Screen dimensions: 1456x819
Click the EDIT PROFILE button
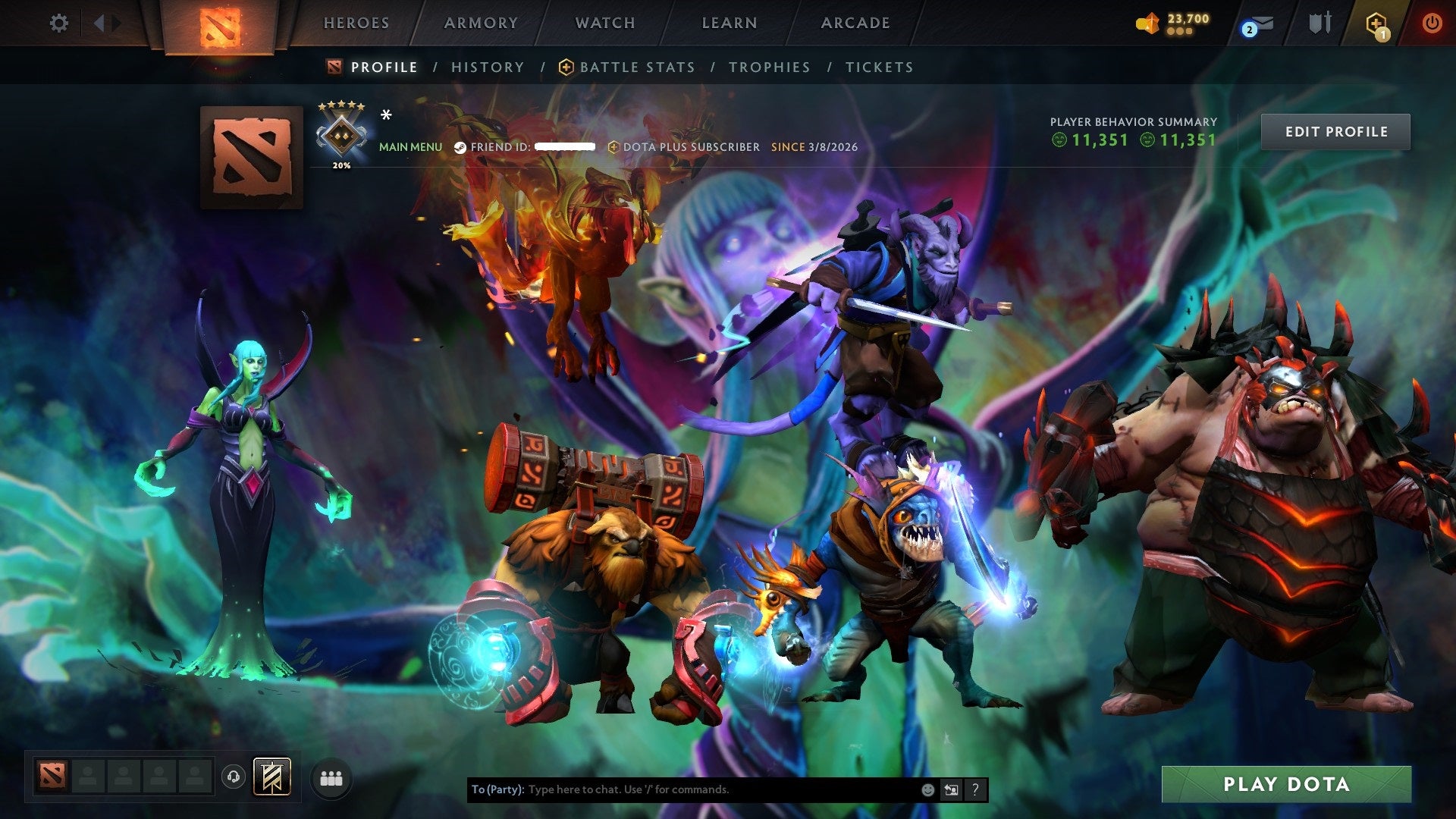[x=1336, y=131]
